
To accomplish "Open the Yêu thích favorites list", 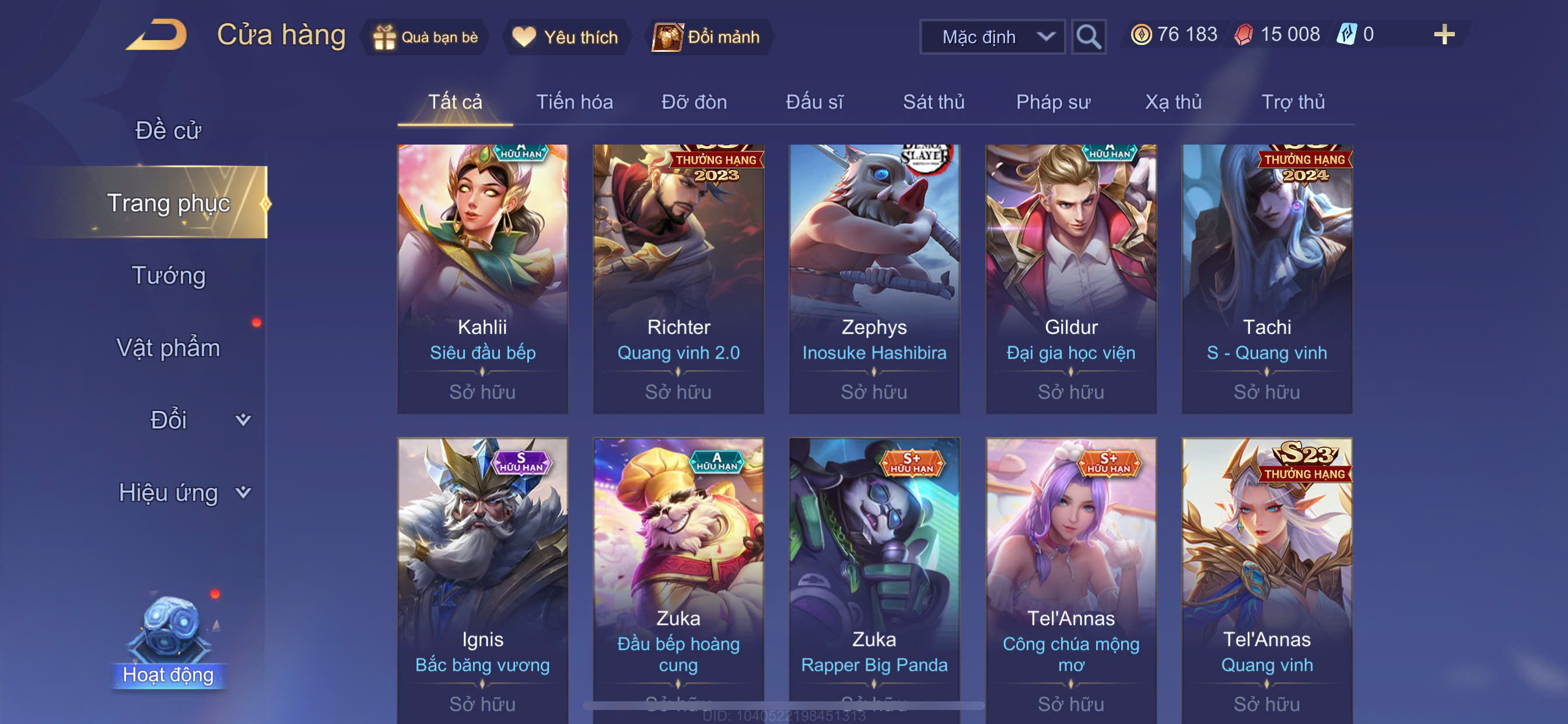I will (x=565, y=37).
